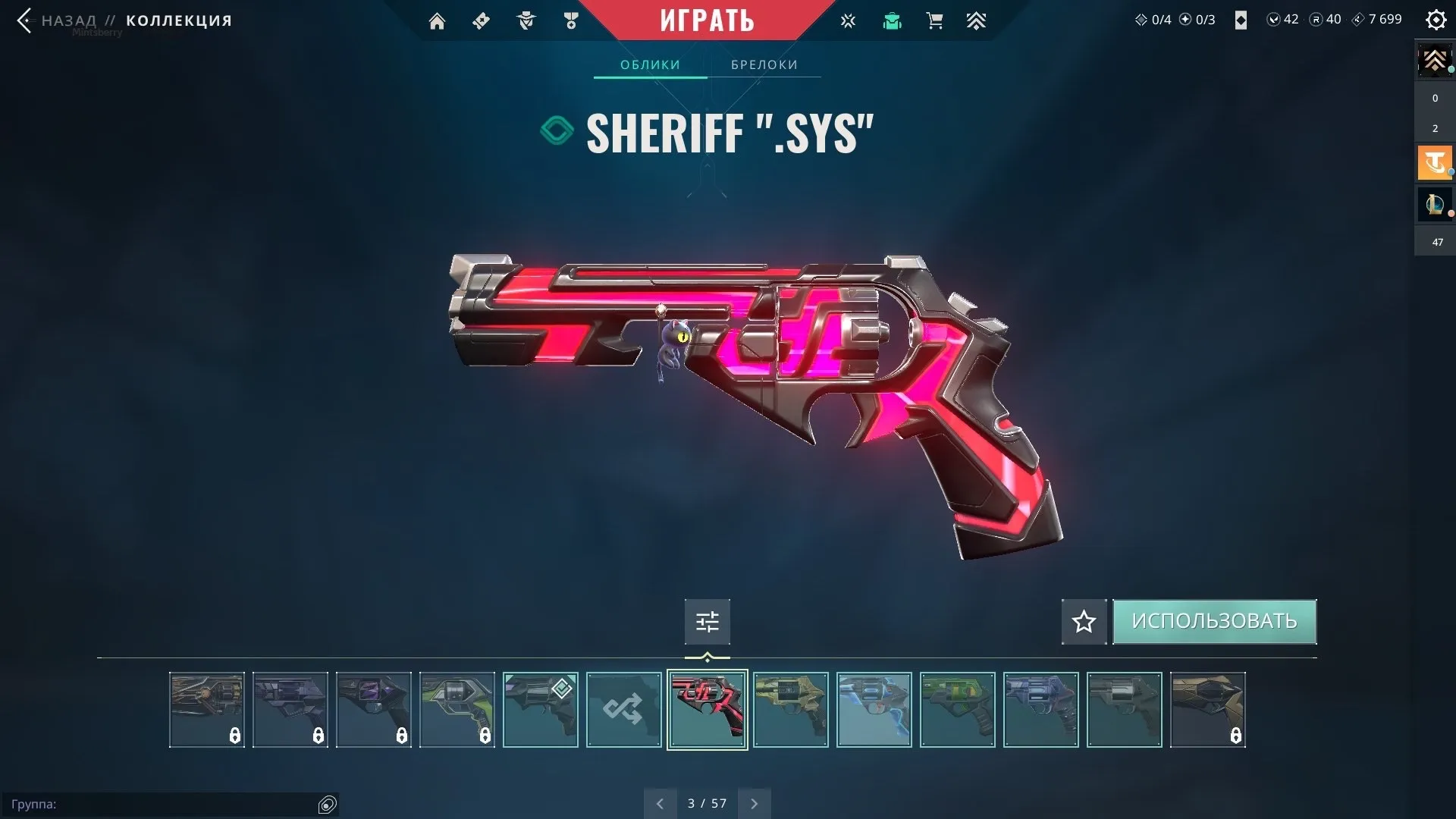Open the Esports Valorant logo icon
Viewport: 1456px width, 819px height.
tap(848, 20)
